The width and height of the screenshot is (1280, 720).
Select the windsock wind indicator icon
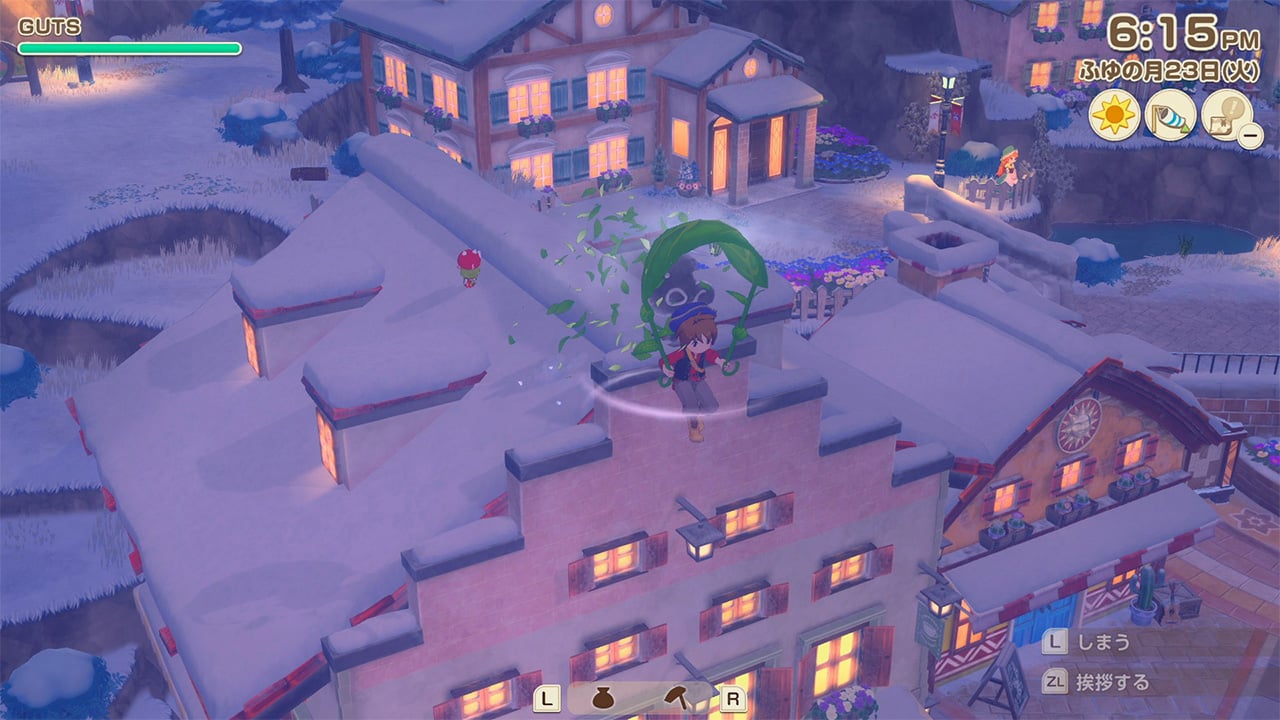1170,114
